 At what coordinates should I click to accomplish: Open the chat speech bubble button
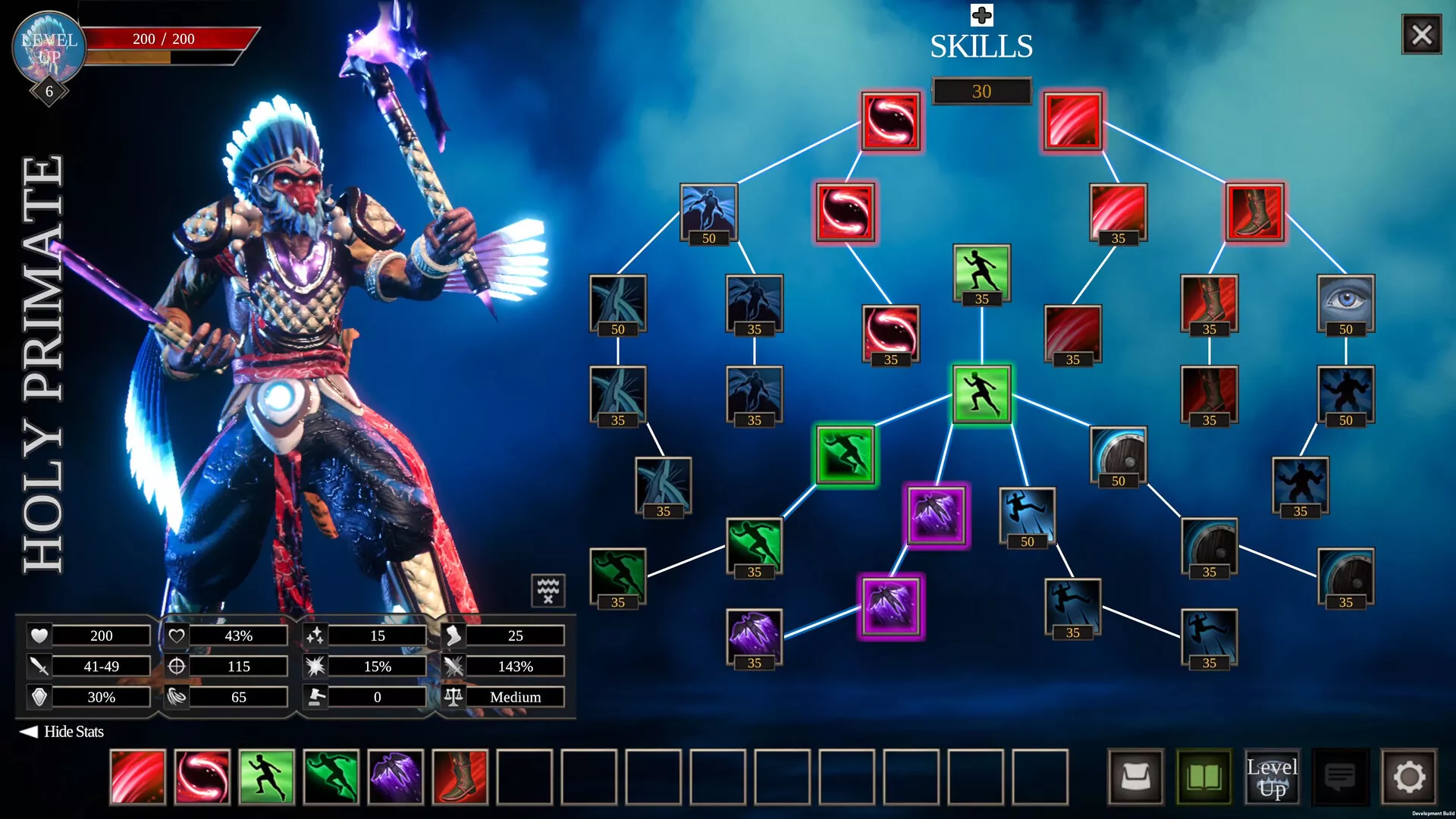pyautogui.click(x=1340, y=777)
